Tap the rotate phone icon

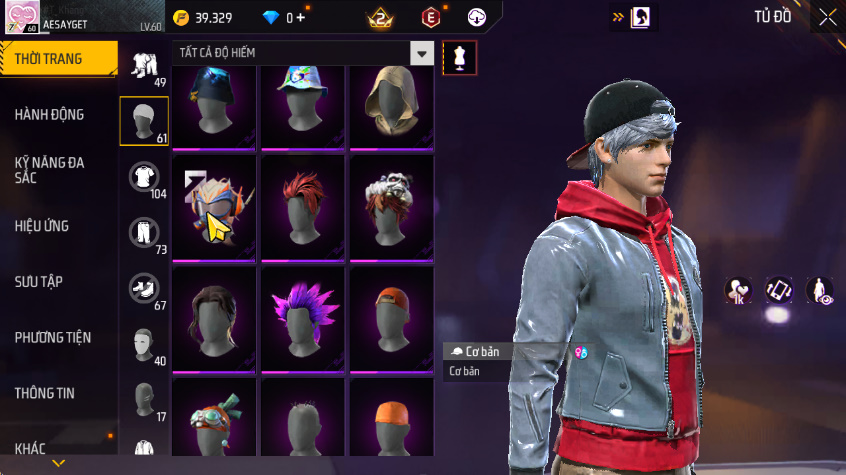coord(779,290)
